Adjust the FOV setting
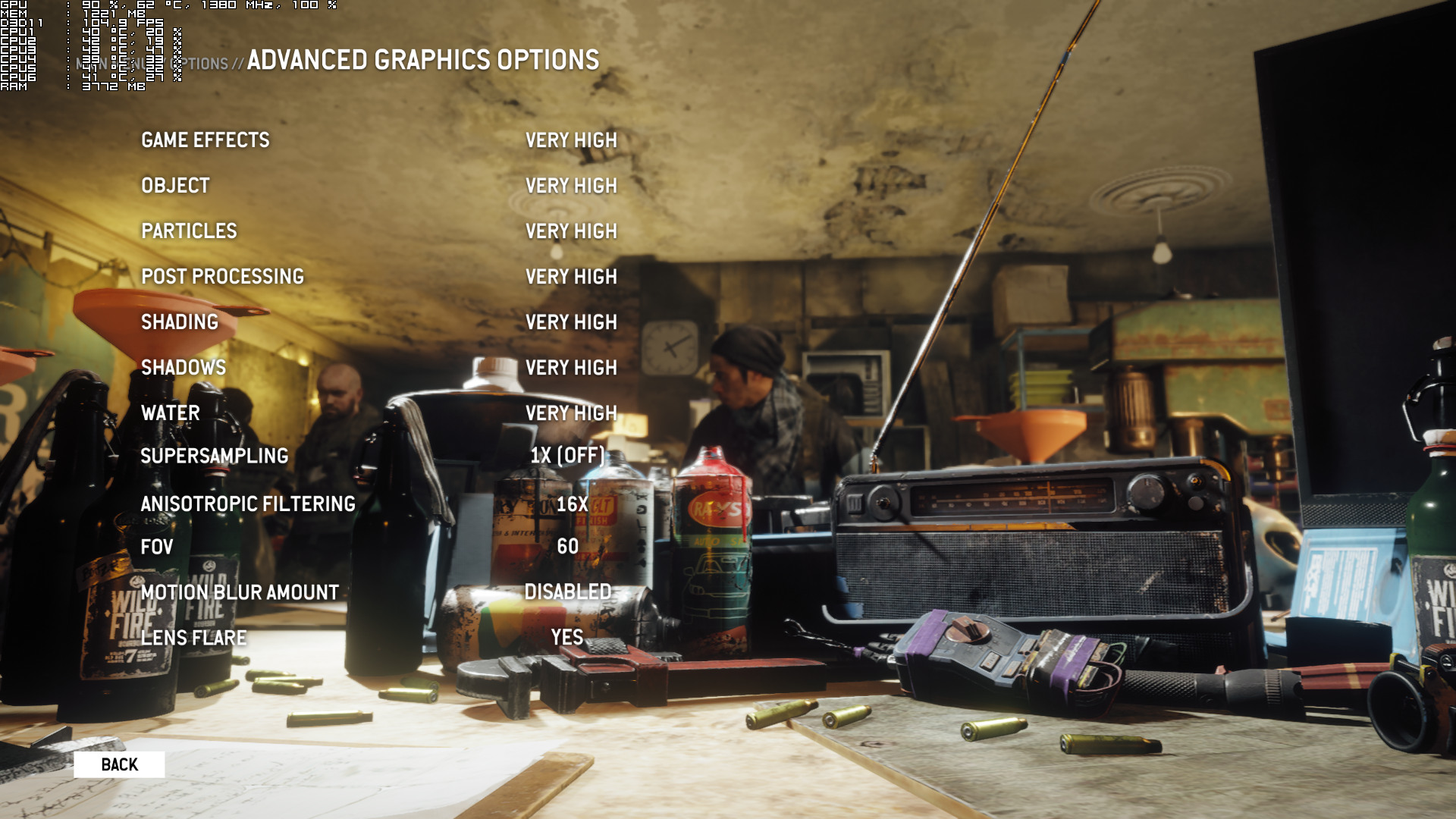The height and width of the screenshot is (819, 1456). tap(157, 547)
